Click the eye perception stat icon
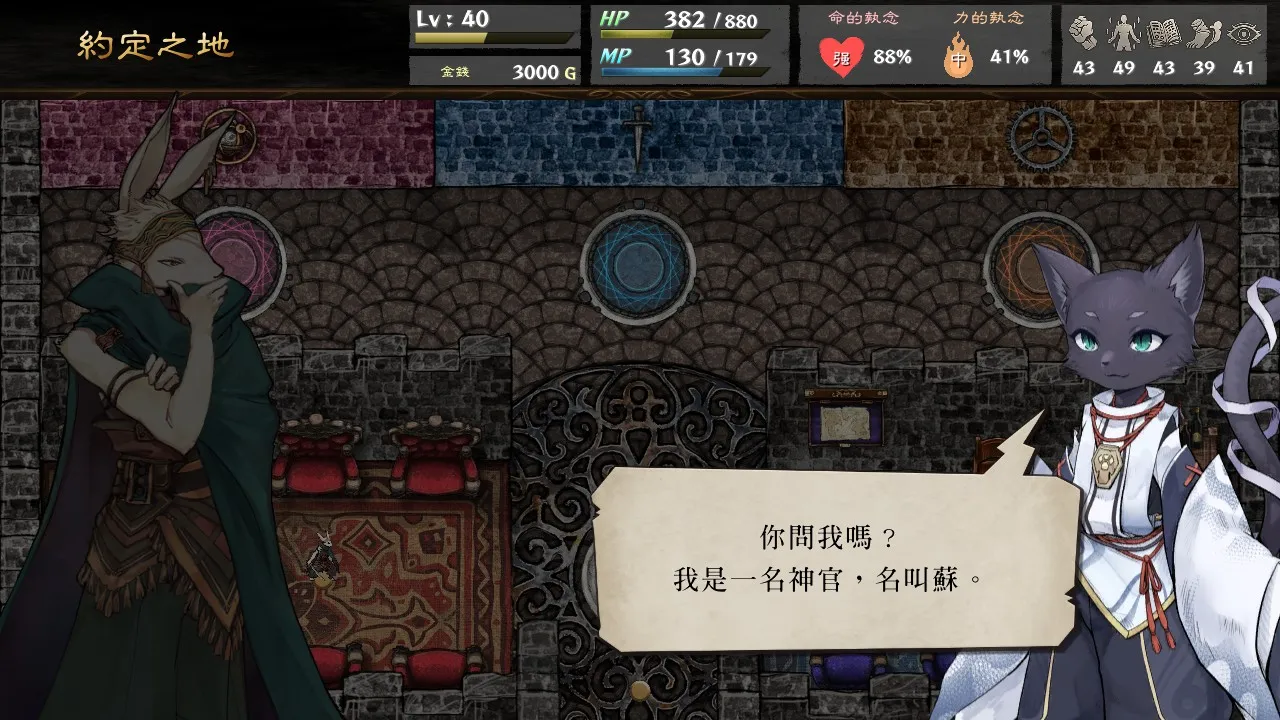The height and width of the screenshot is (720, 1280). click(x=1243, y=30)
